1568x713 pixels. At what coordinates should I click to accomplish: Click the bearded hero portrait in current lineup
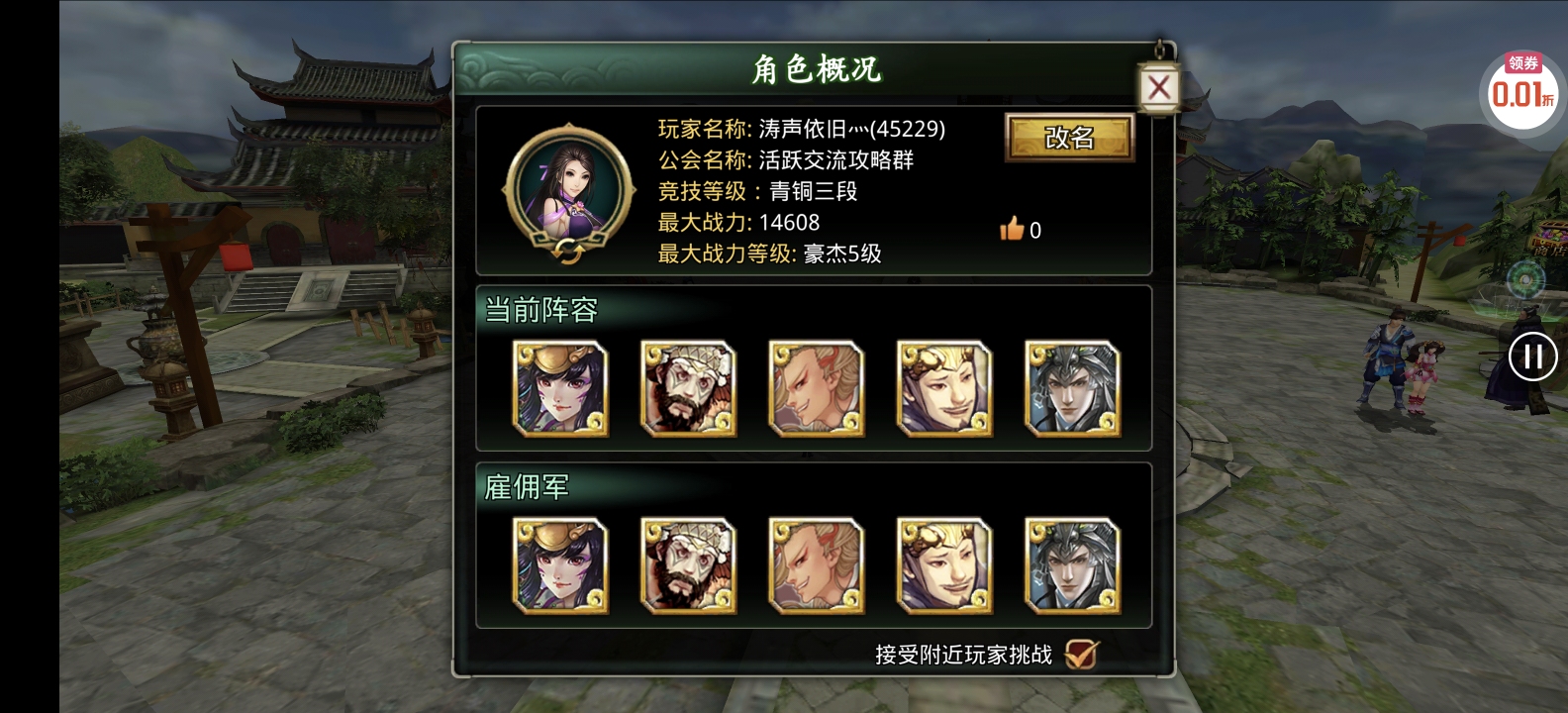pyautogui.click(x=688, y=388)
